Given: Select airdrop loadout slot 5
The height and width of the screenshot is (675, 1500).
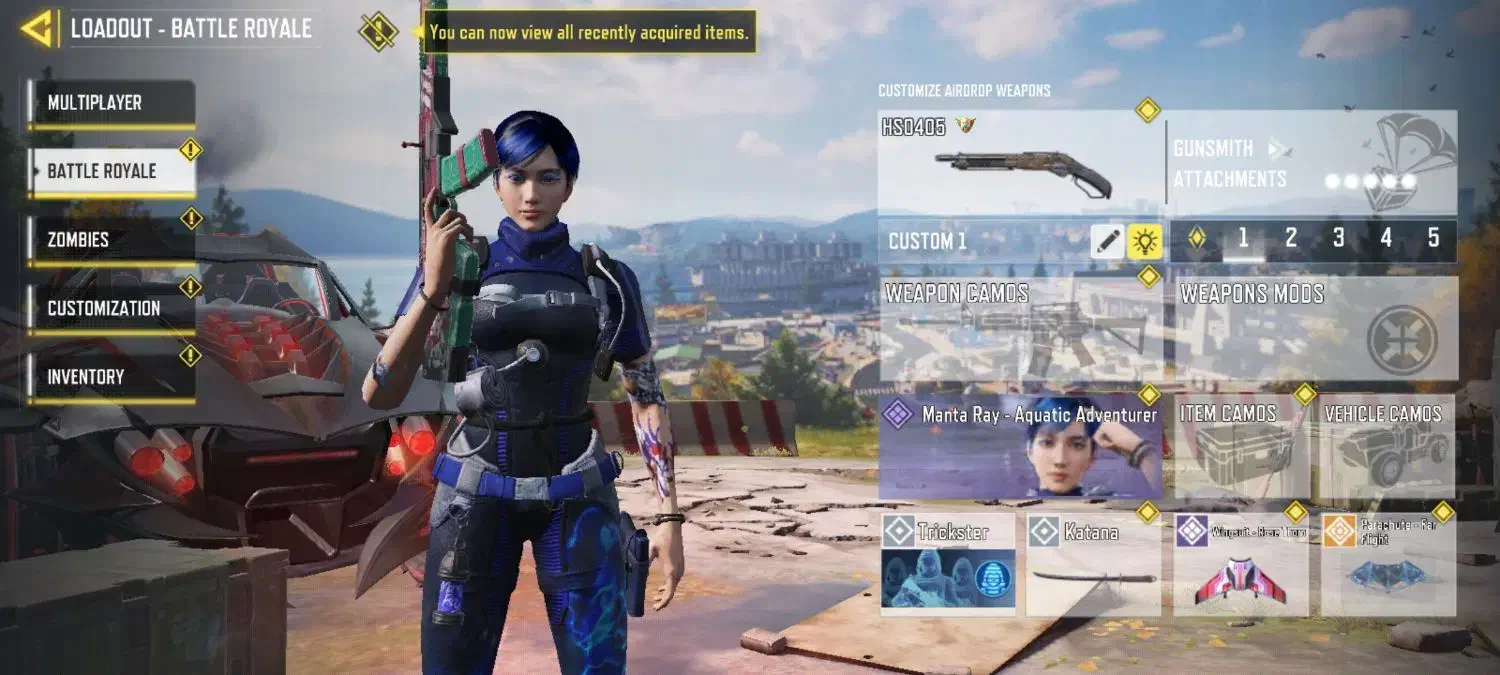Looking at the screenshot, I should 1433,239.
